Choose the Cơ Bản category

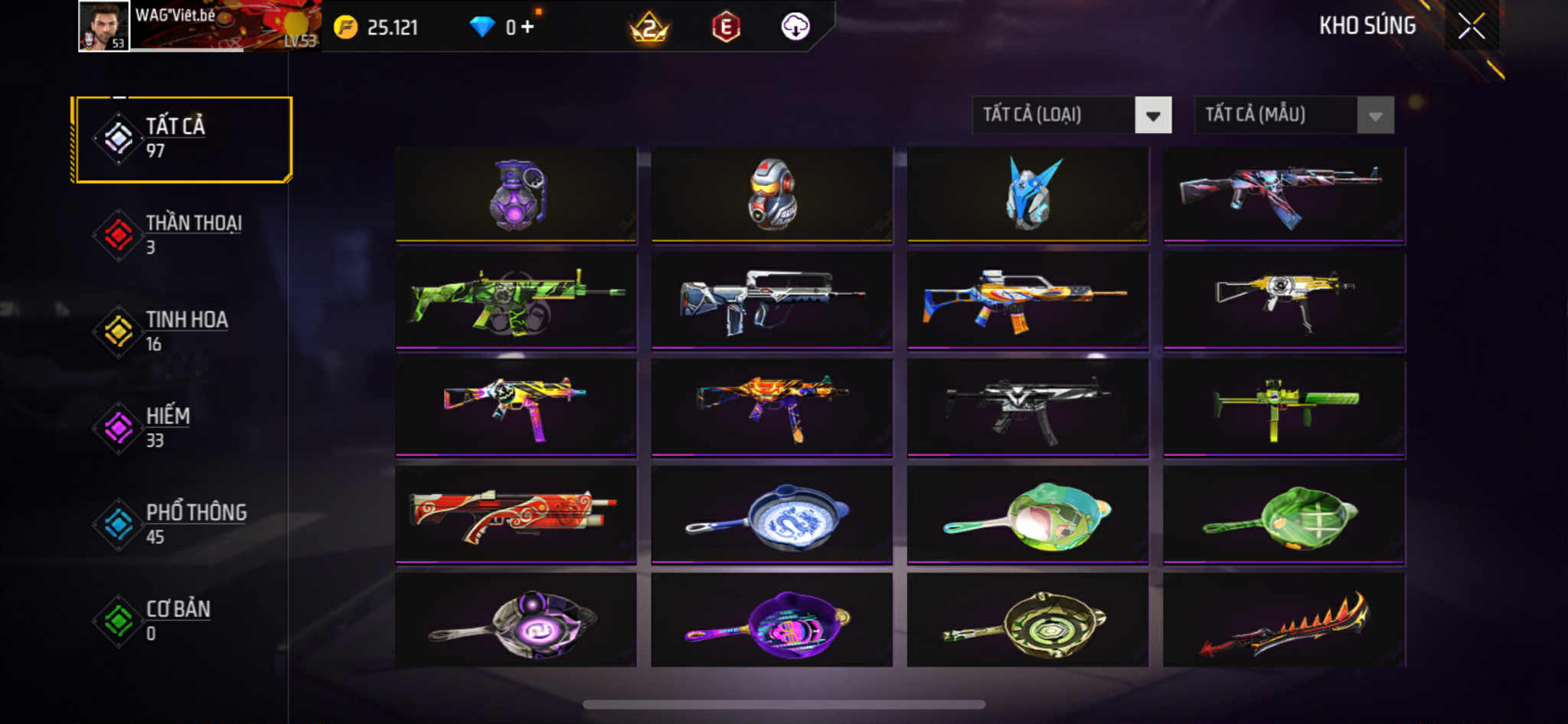click(182, 621)
